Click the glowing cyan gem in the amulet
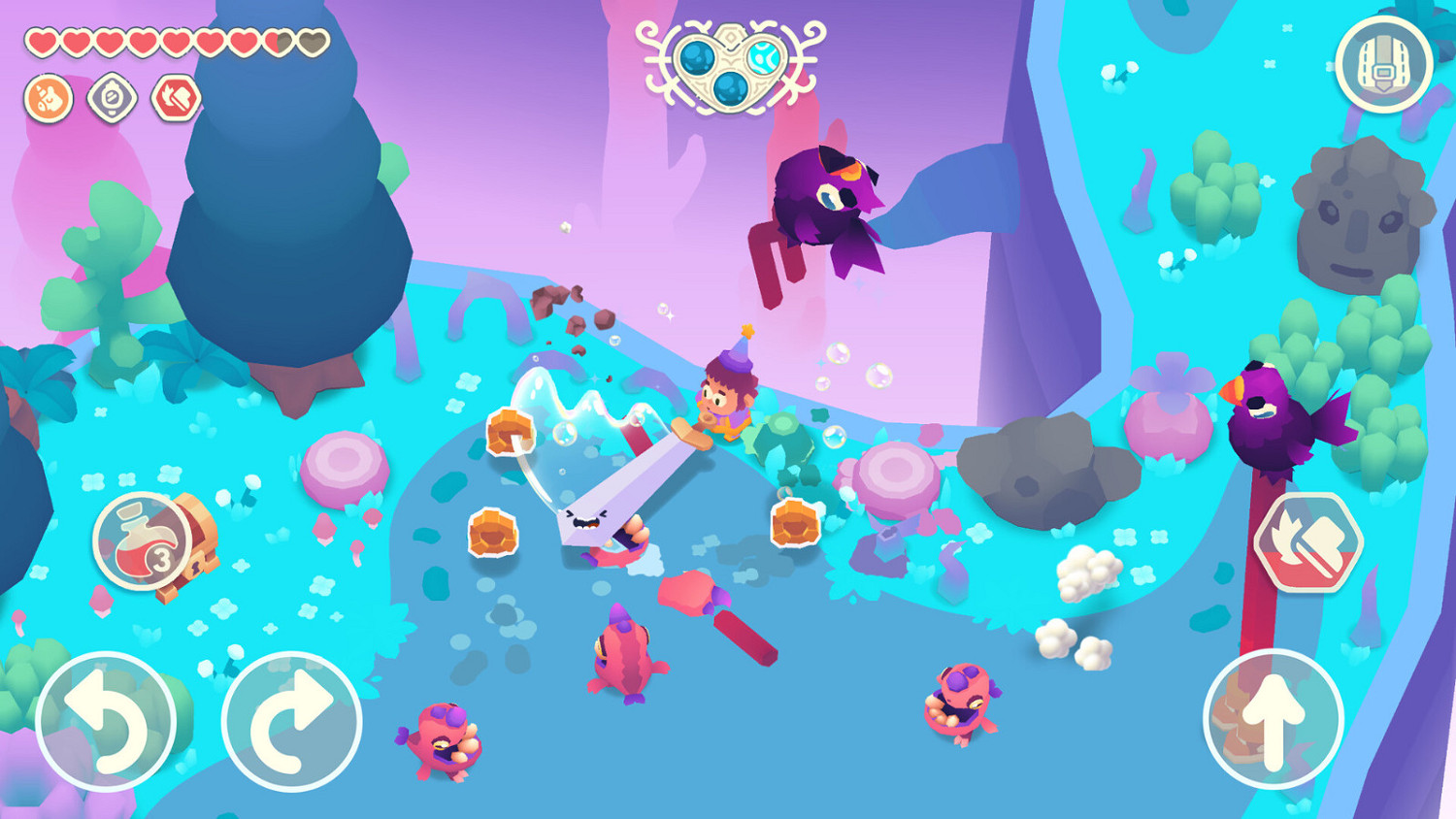The width and height of the screenshot is (1456, 819). (x=764, y=56)
